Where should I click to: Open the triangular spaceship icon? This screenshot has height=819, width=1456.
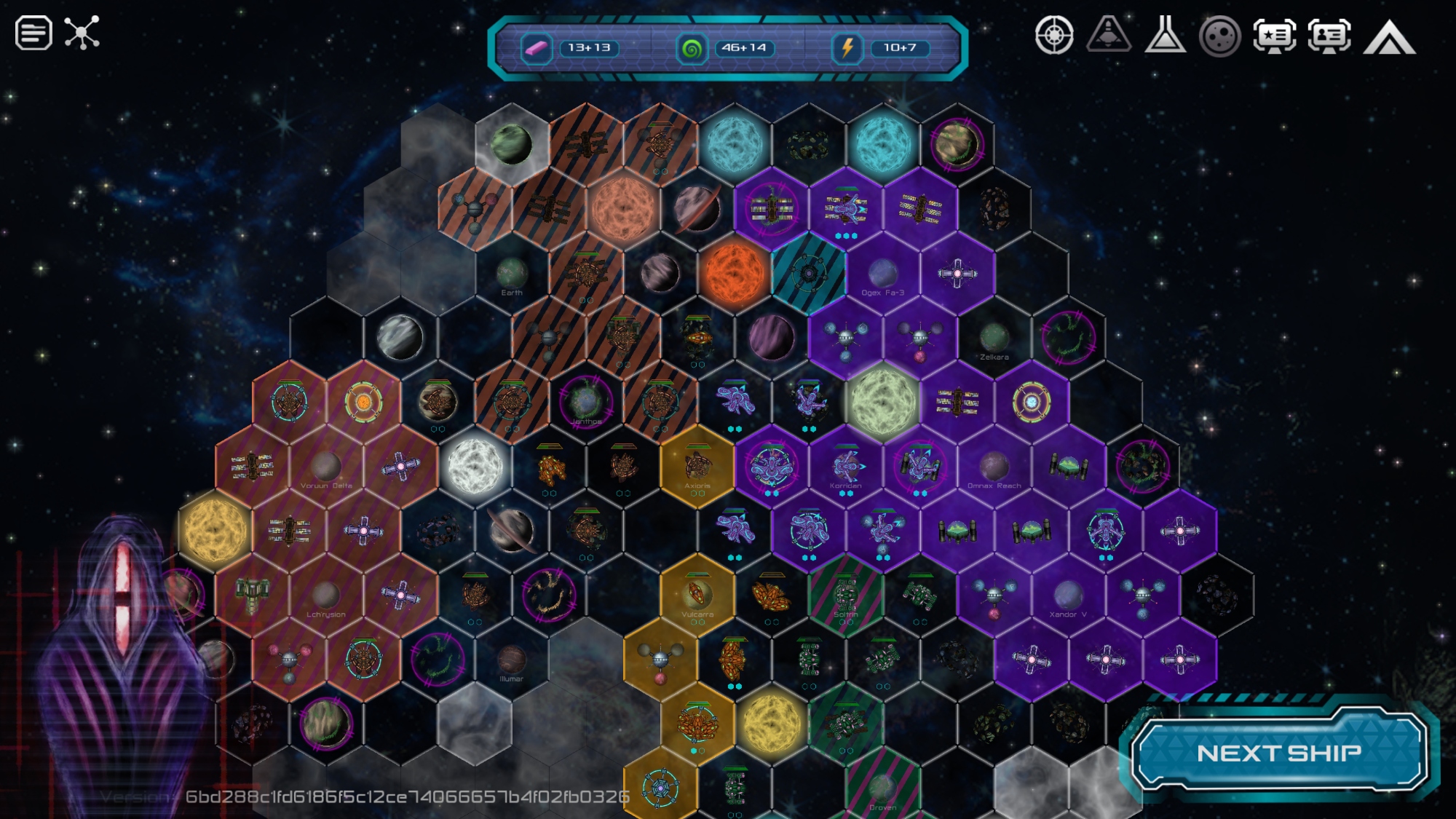1109,34
